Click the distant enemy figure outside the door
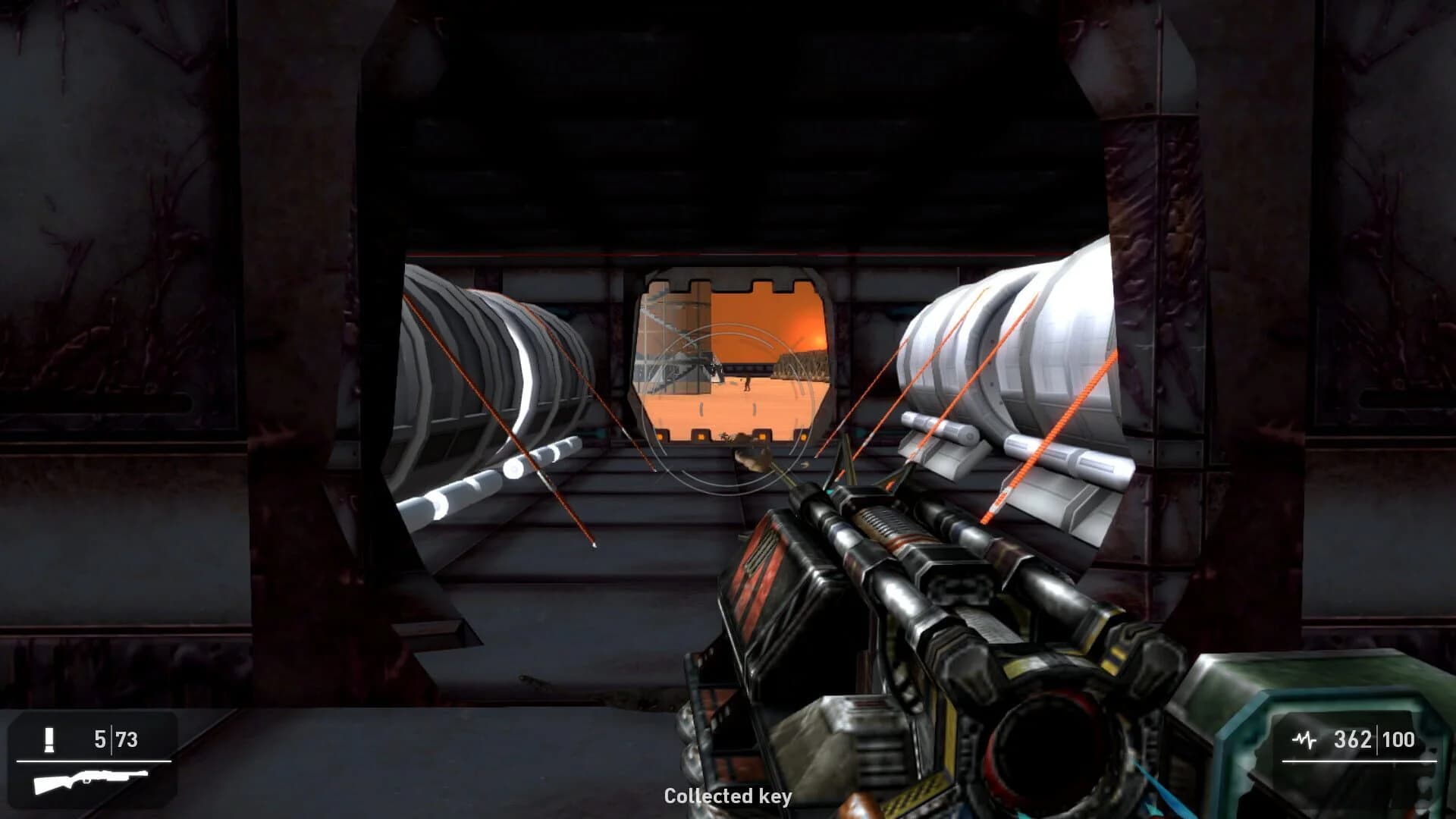 [748, 383]
